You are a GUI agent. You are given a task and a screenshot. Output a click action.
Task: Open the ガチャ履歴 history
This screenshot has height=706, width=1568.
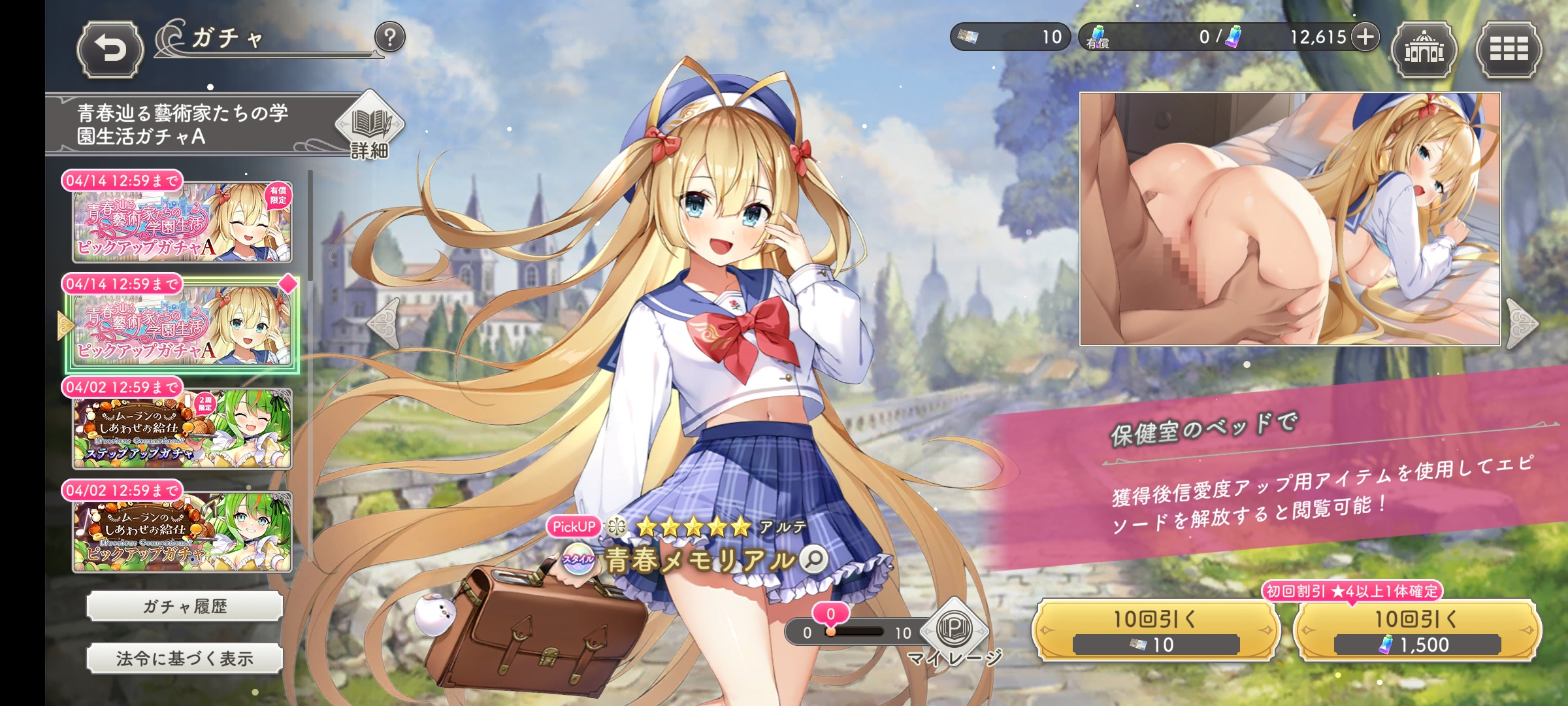[185, 607]
